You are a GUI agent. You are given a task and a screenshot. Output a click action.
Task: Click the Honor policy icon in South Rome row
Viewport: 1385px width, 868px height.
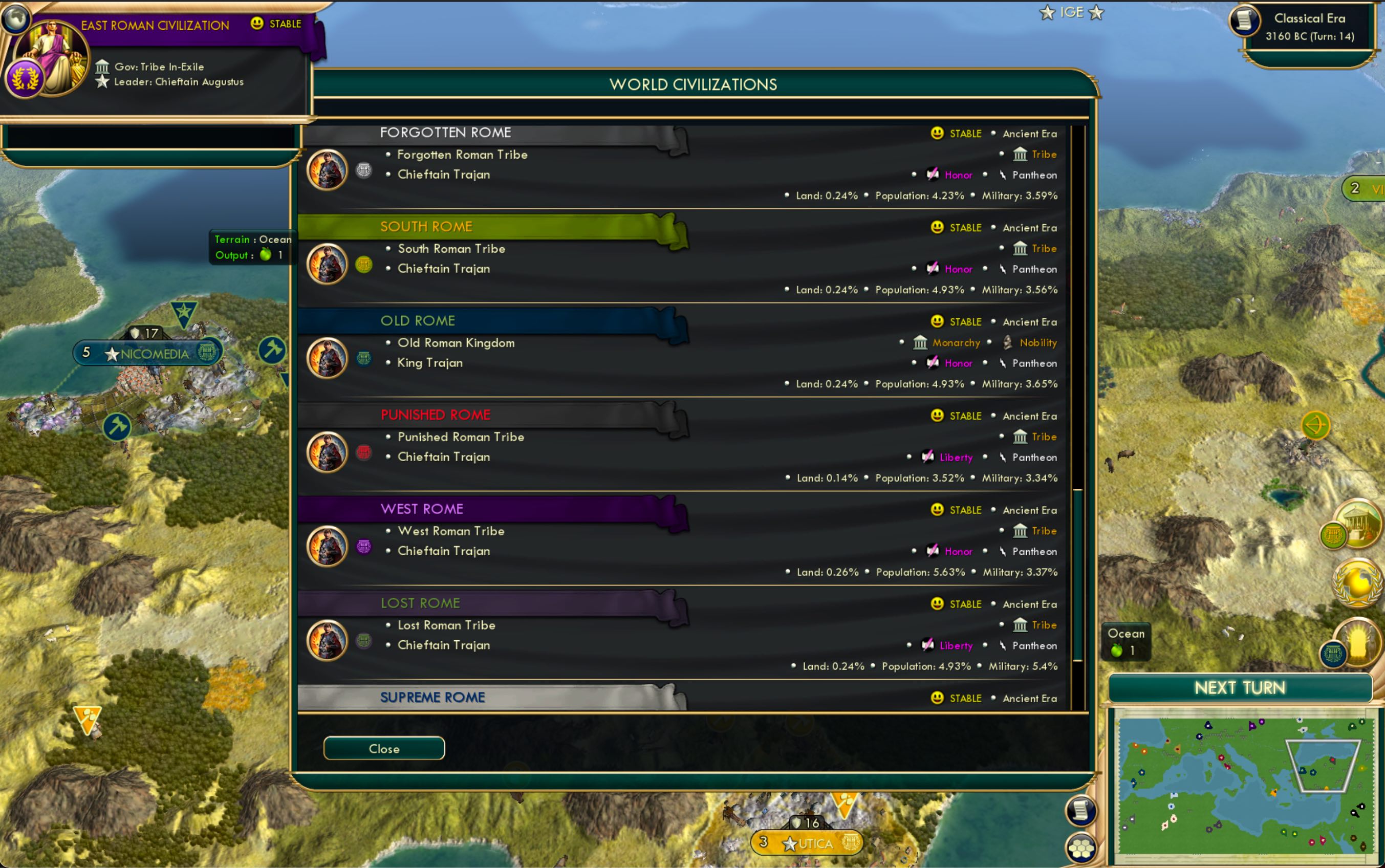click(933, 269)
